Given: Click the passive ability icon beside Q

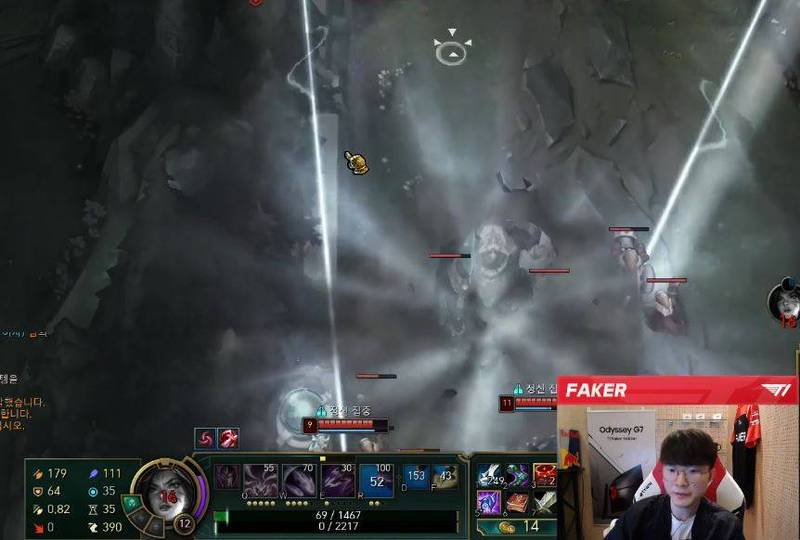Looking at the screenshot, I should coord(228,476).
